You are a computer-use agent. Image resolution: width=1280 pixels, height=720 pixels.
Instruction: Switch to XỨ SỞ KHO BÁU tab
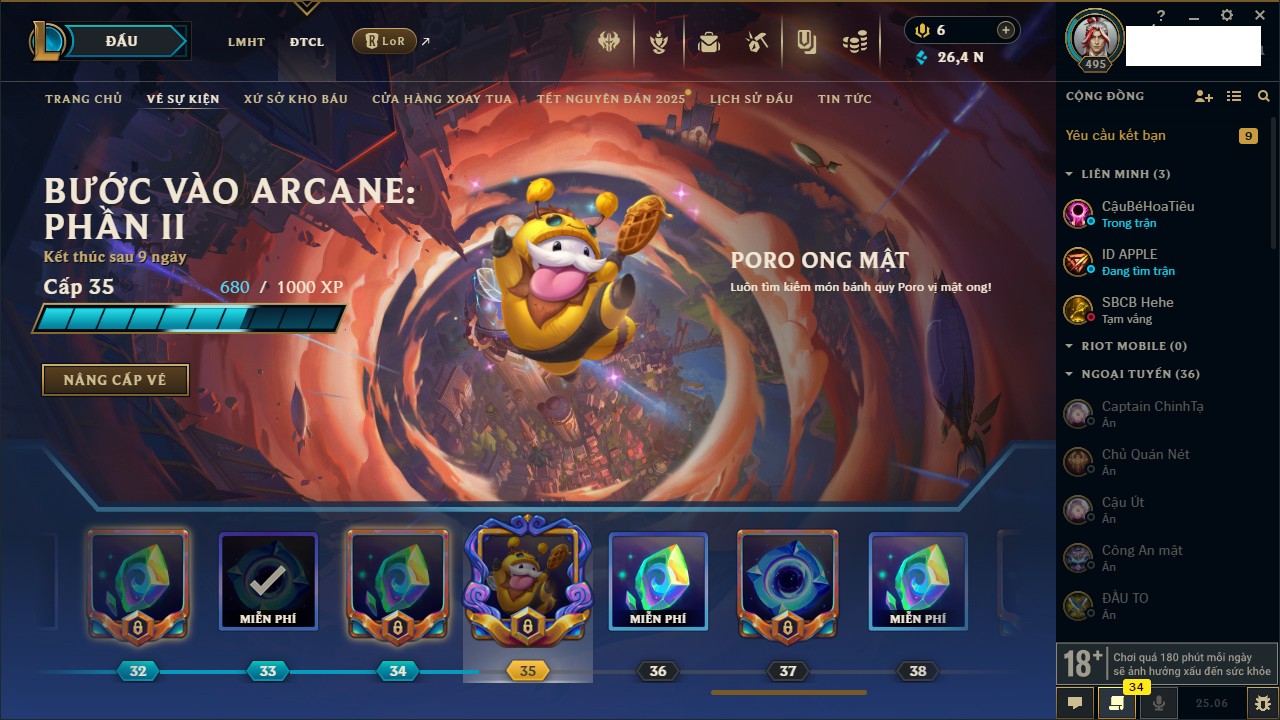[x=296, y=99]
